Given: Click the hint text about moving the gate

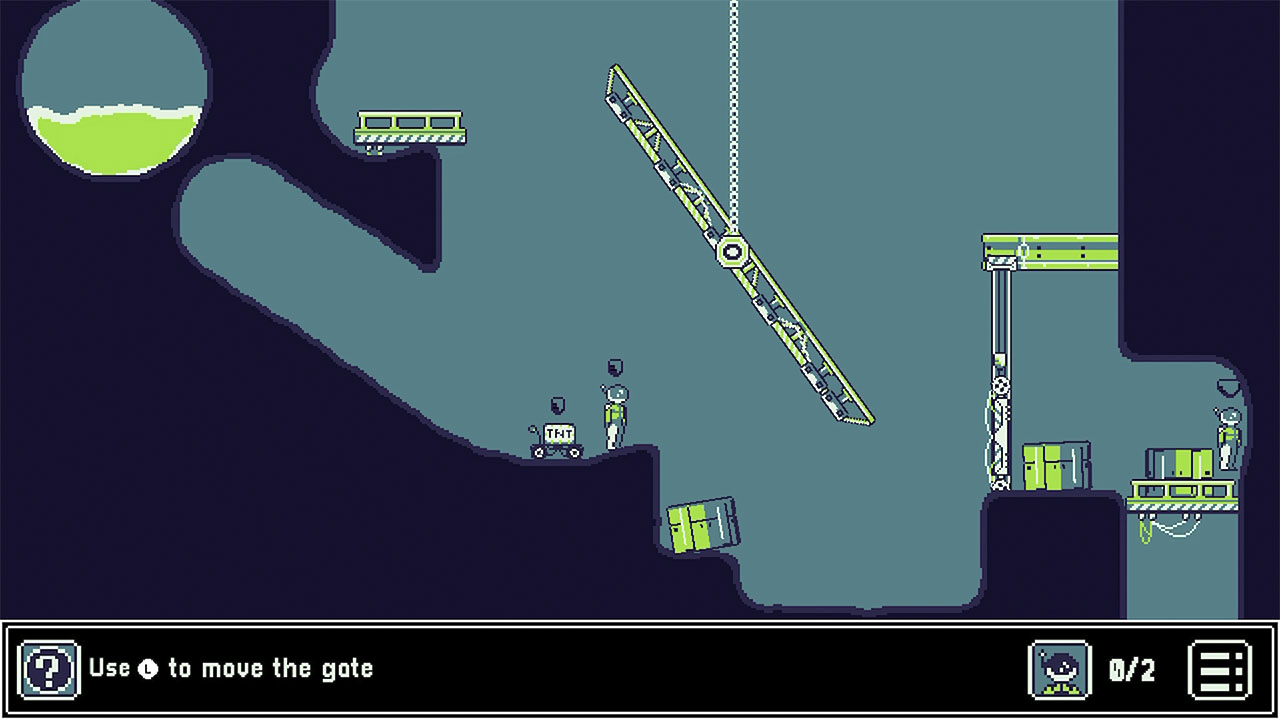Looking at the screenshot, I should [x=230, y=668].
